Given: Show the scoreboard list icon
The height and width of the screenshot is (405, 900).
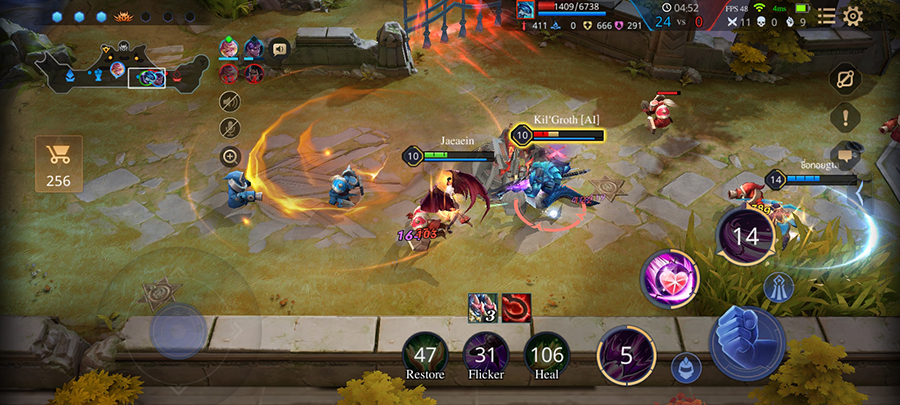Looking at the screenshot, I should coord(826,16).
